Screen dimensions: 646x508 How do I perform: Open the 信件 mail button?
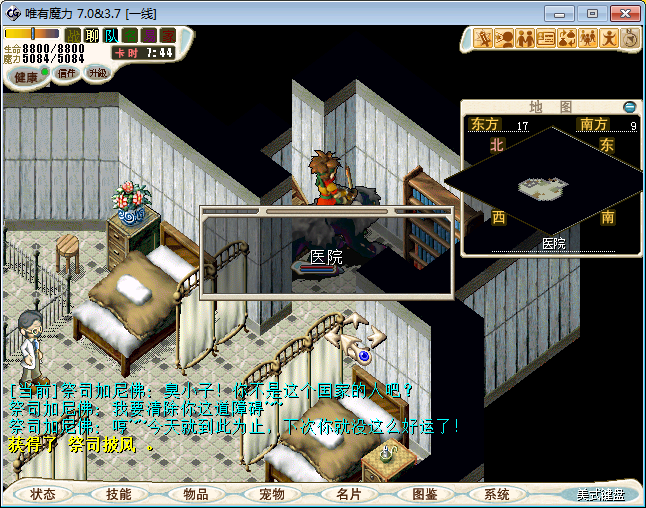pos(68,73)
